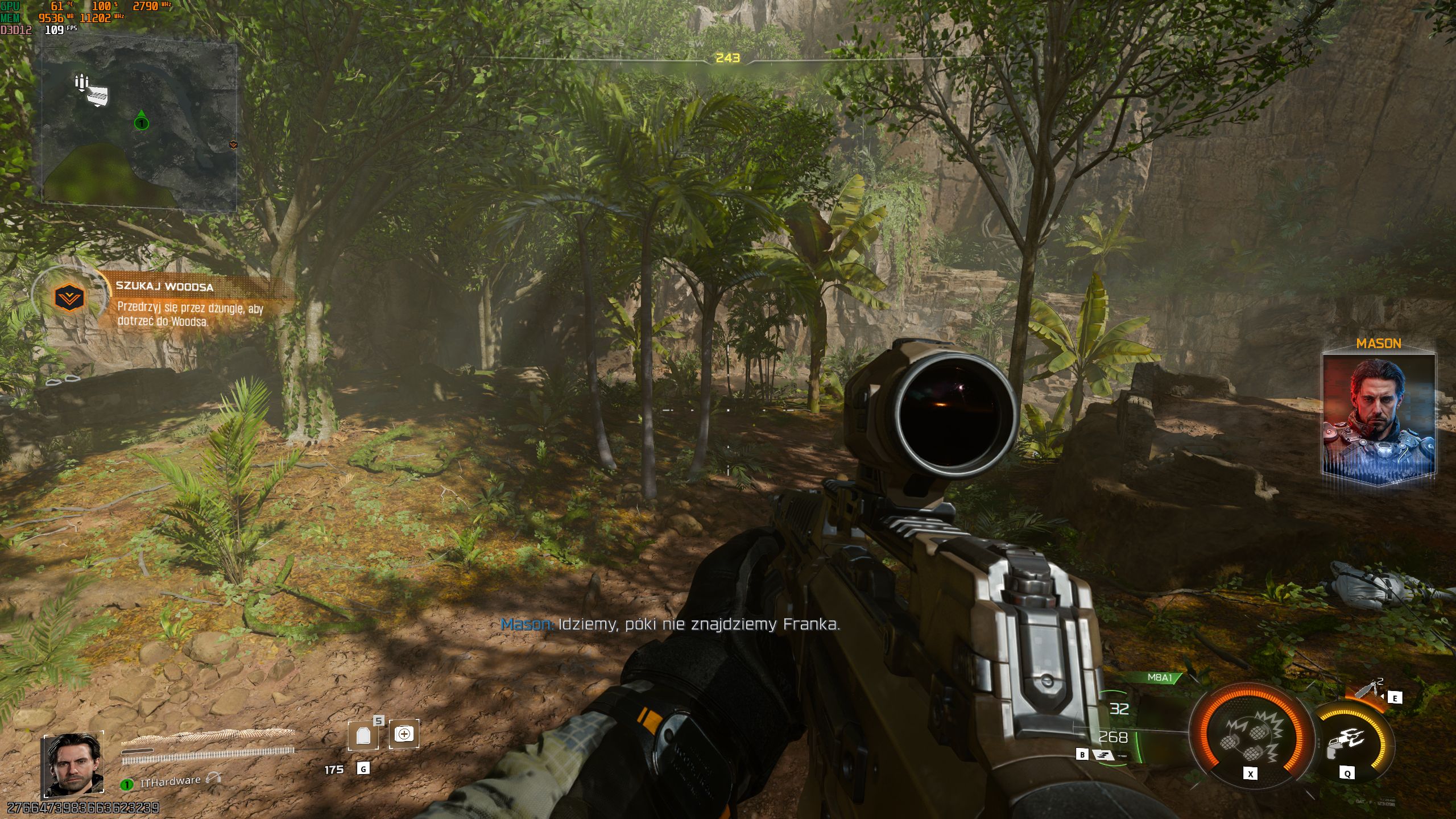Open the jungle minimap
The image size is (1456, 819).
tap(139, 125)
